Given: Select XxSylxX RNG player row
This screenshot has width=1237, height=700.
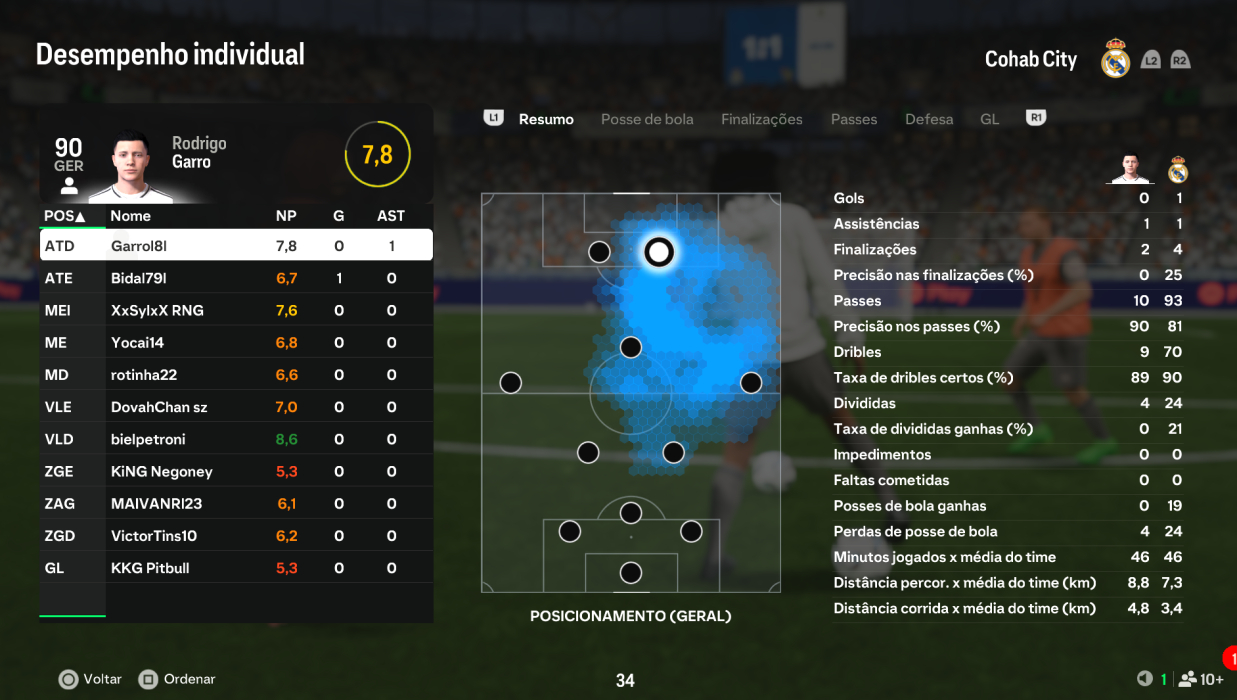Looking at the screenshot, I should click(x=236, y=310).
